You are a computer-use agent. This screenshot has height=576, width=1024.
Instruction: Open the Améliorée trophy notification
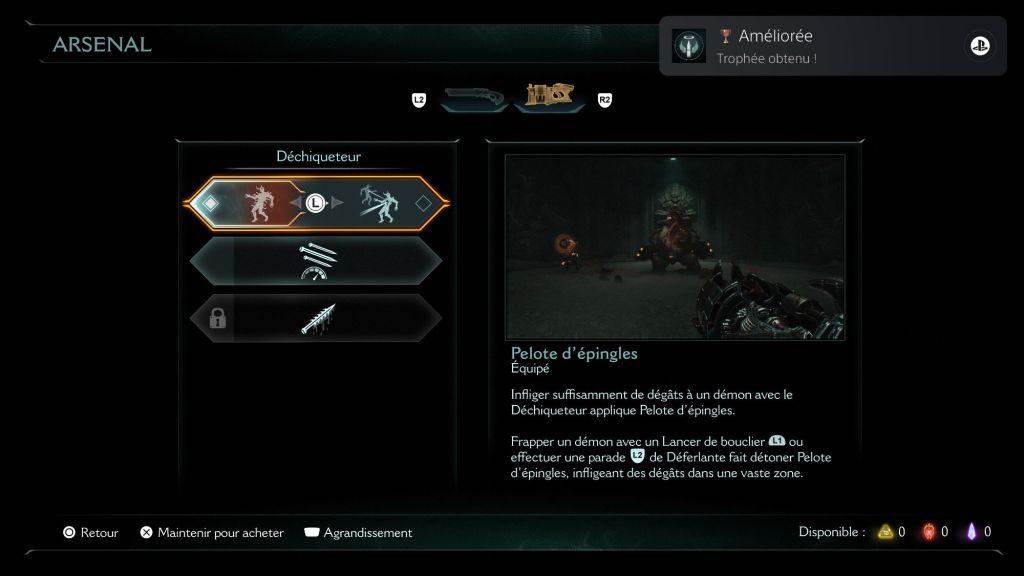point(832,46)
